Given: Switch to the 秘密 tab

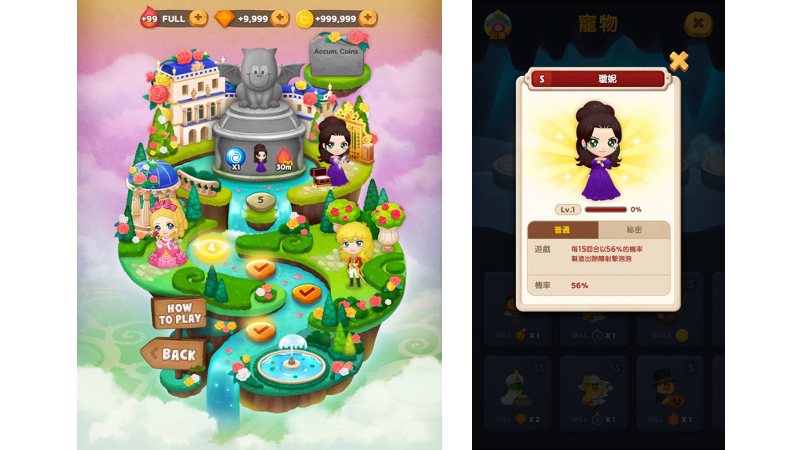Looking at the screenshot, I should (634, 230).
